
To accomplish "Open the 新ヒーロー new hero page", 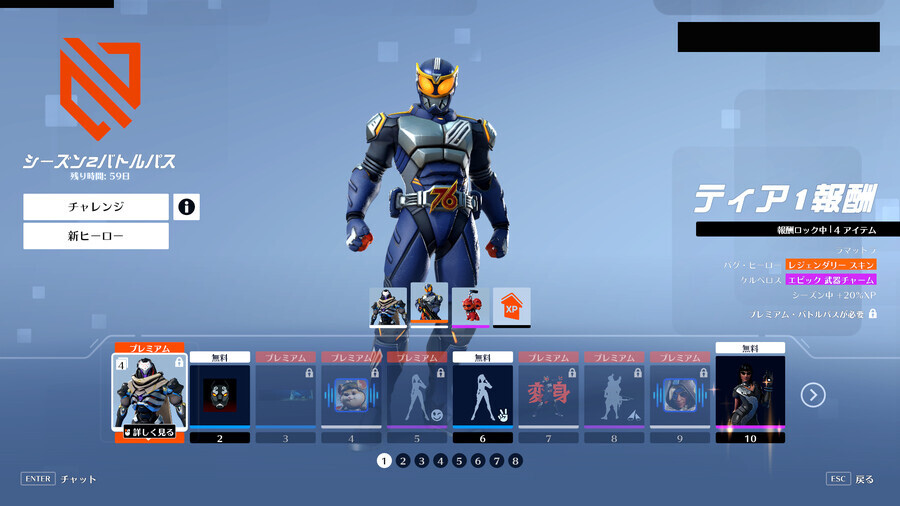I will tap(96, 236).
